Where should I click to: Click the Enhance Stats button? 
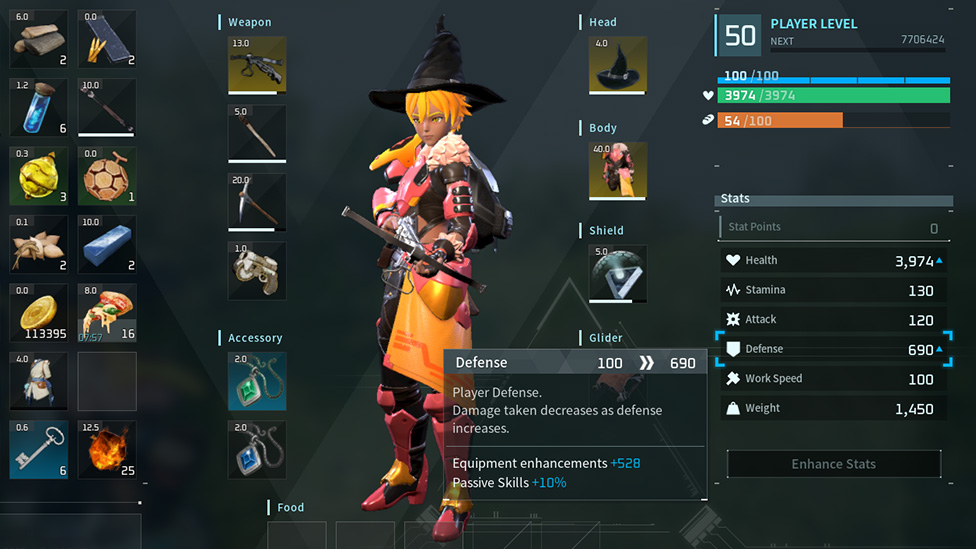[x=833, y=464]
